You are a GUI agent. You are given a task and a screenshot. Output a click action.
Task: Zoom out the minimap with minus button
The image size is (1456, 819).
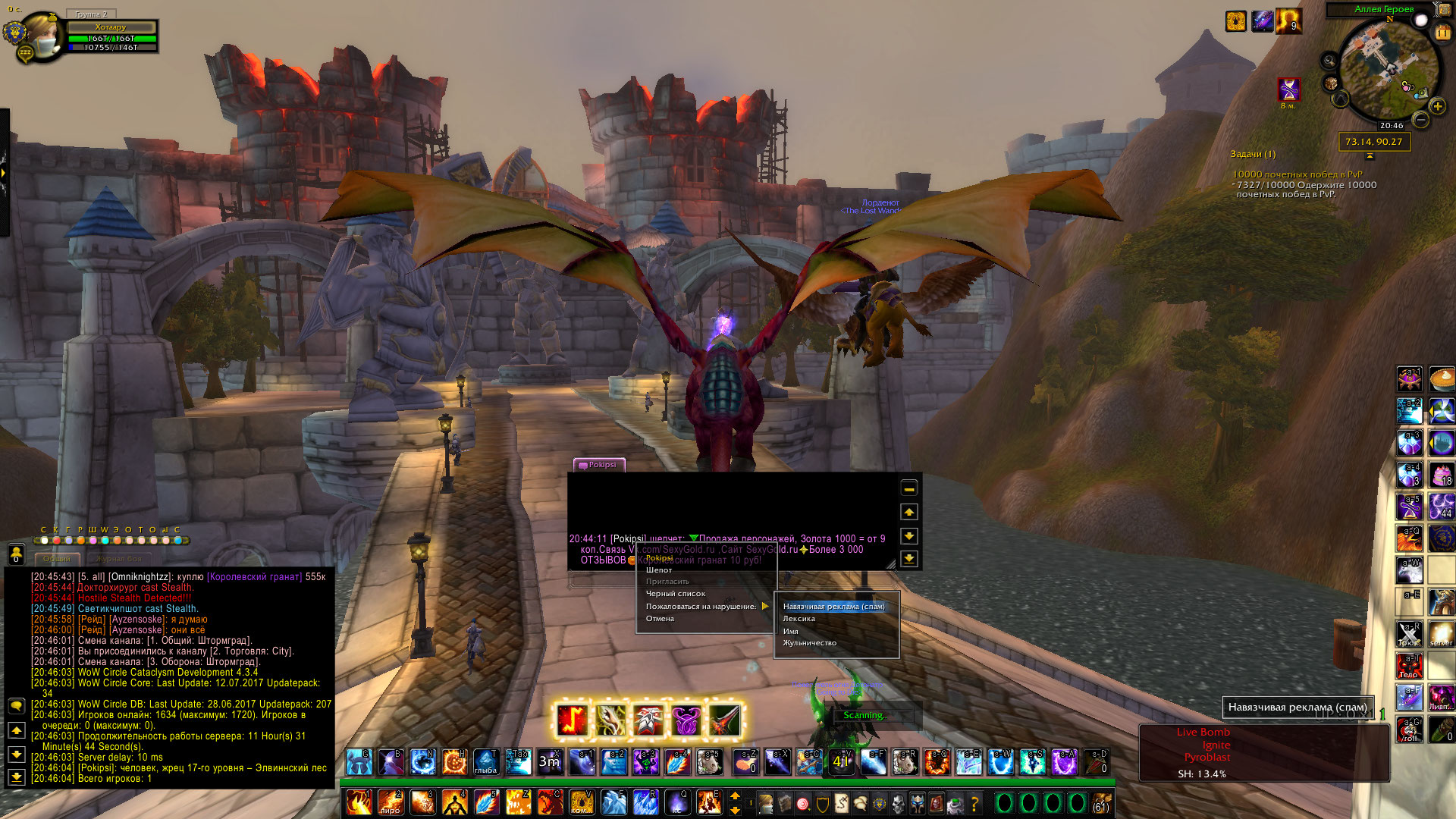click(x=1421, y=120)
